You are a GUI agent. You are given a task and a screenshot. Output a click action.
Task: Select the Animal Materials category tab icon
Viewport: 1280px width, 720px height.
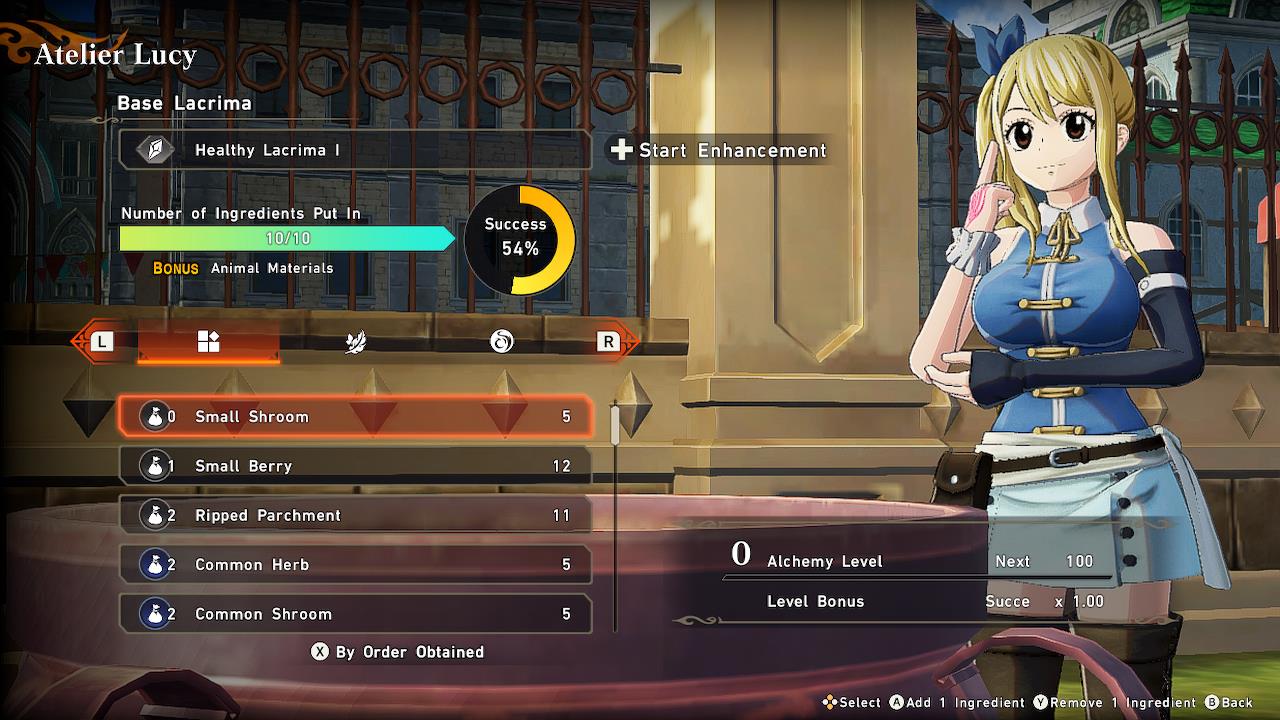(x=208, y=341)
